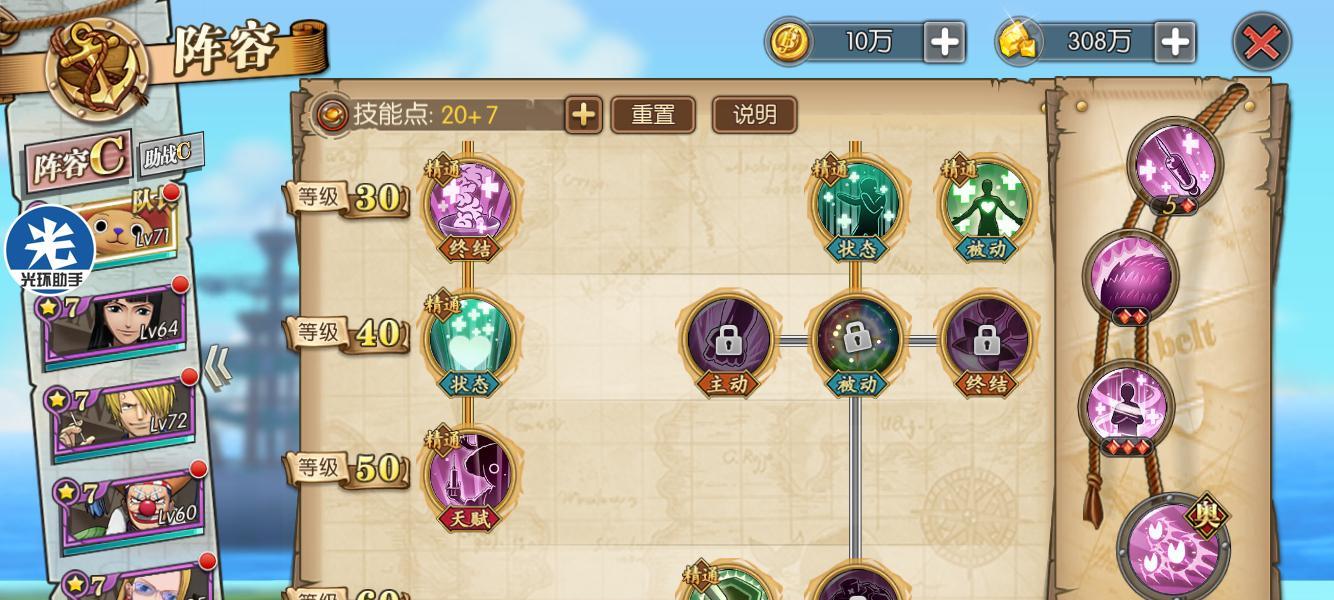Close the lineup screen with red X
Viewport: 1334px width, 600px height.
pyautogui.click(x=1261, y=42)
